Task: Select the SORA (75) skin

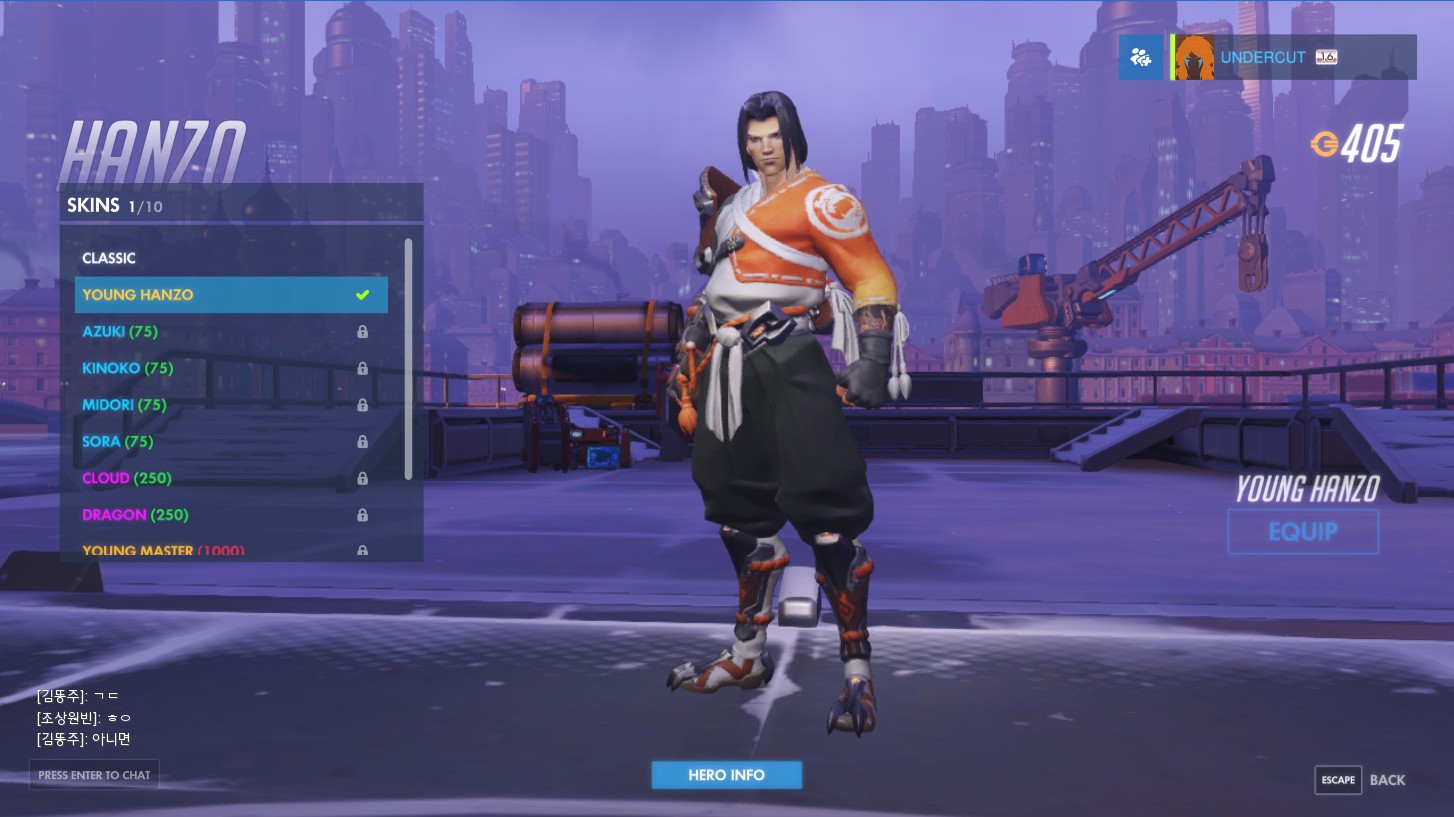Action: pyautogui.click(x=117, y=441)
